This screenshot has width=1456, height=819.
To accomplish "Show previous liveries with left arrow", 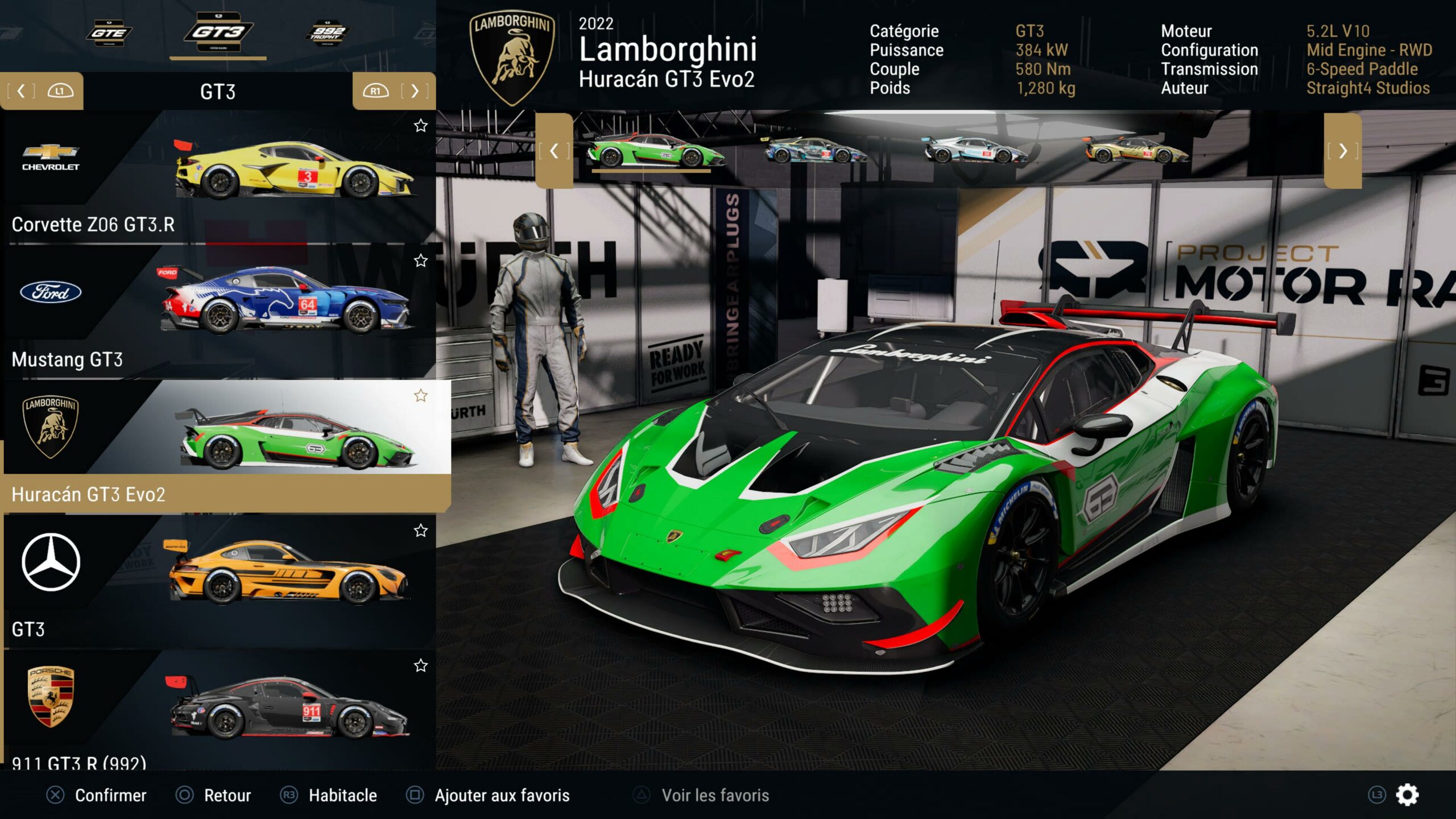I will (x=554, y=151).
